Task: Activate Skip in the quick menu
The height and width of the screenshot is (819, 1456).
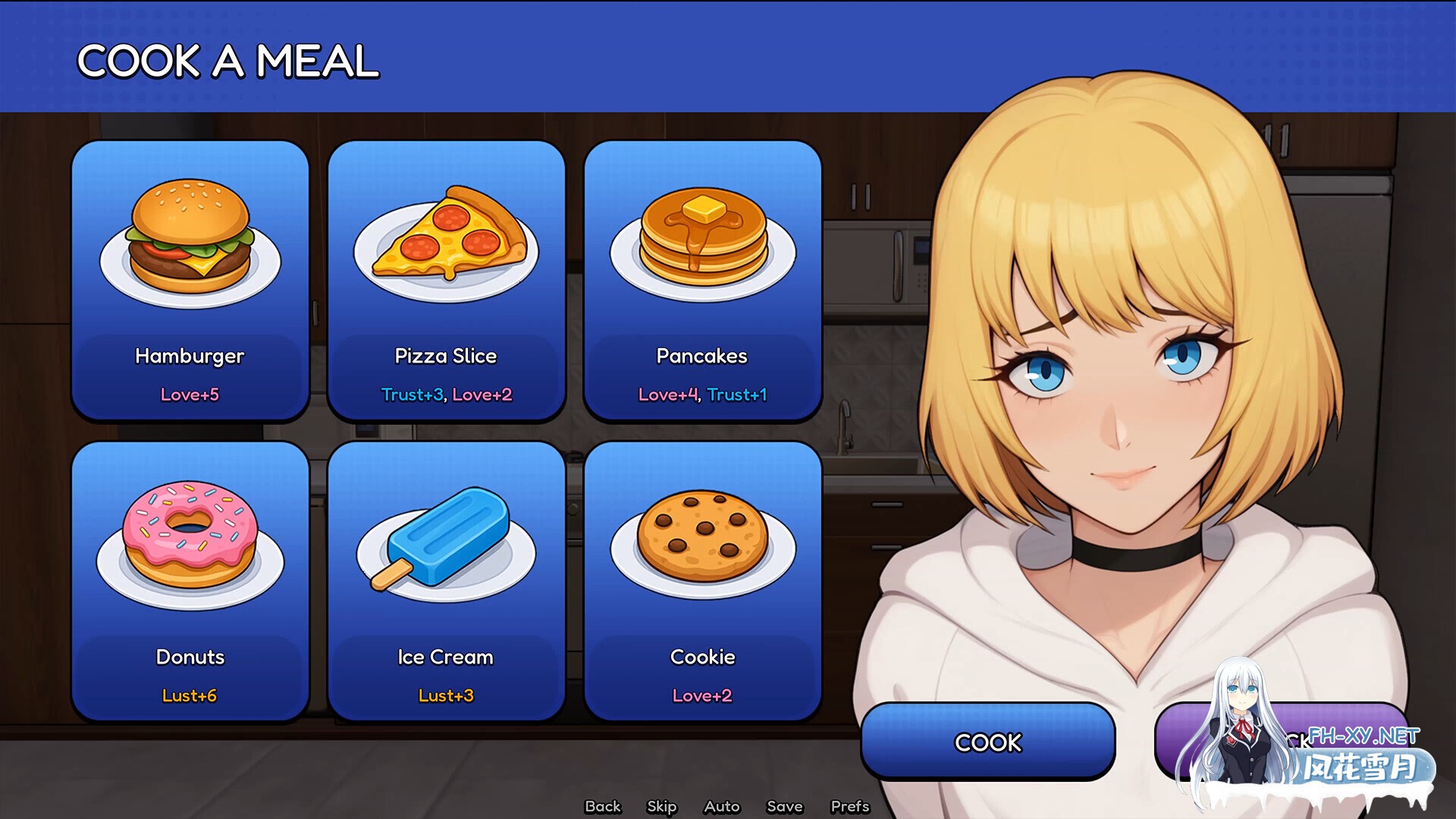Action: click(x=661, y=806)
